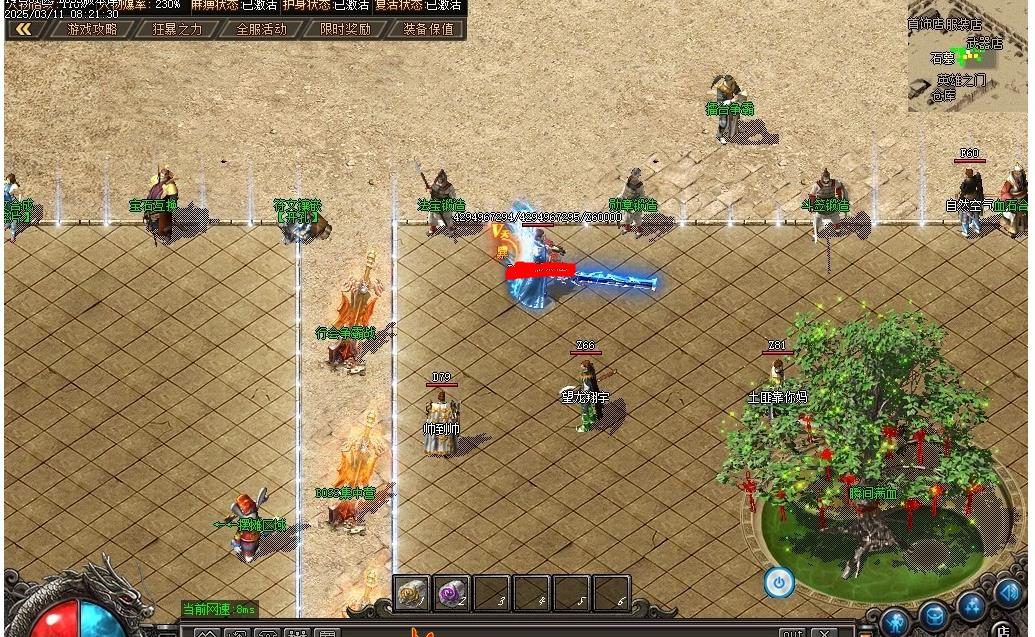Open the 狂暴之力 menu
The image size is (1035, 637).
click(177, 29)
